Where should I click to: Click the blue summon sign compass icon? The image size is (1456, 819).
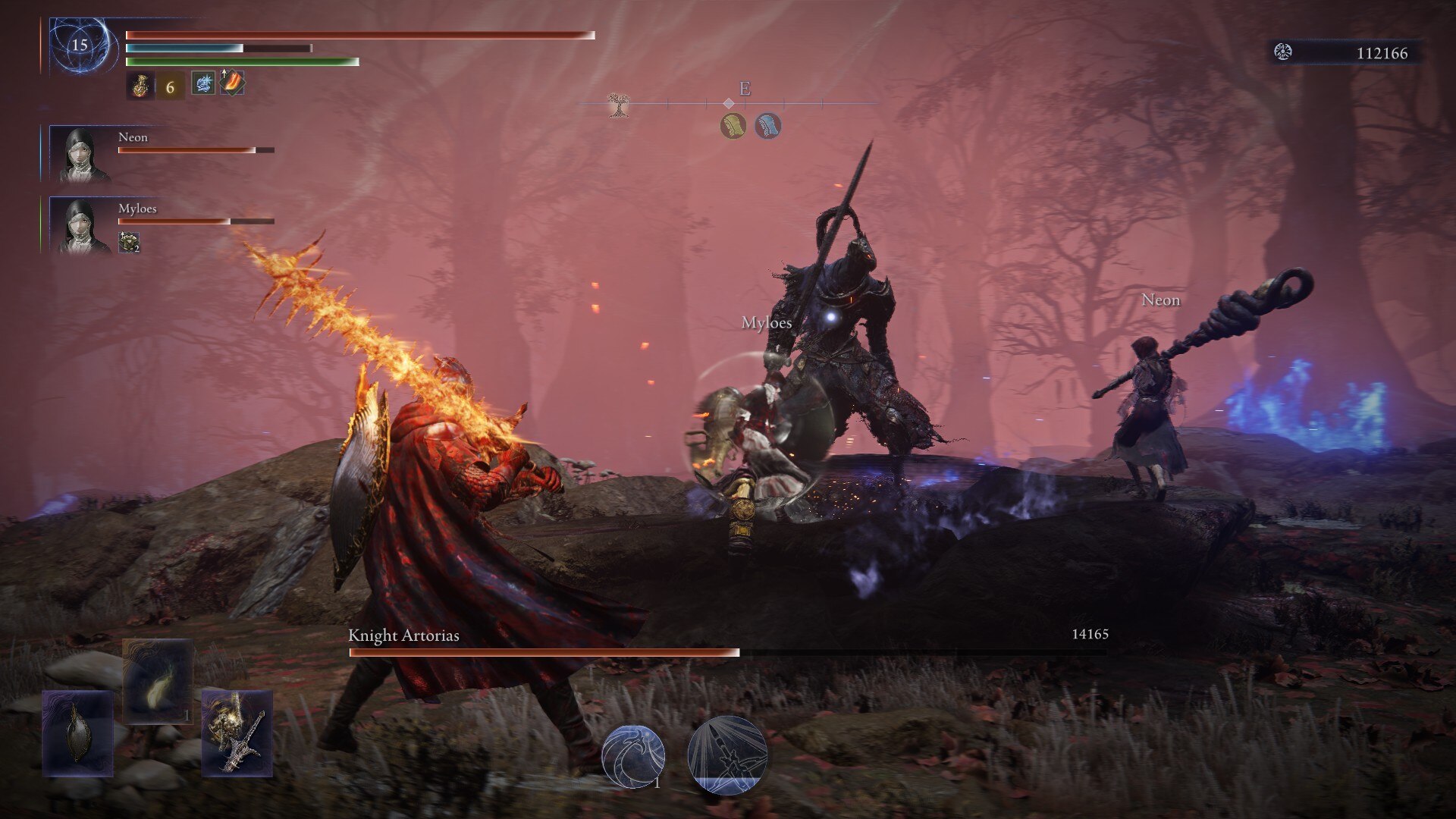[767, 127]
